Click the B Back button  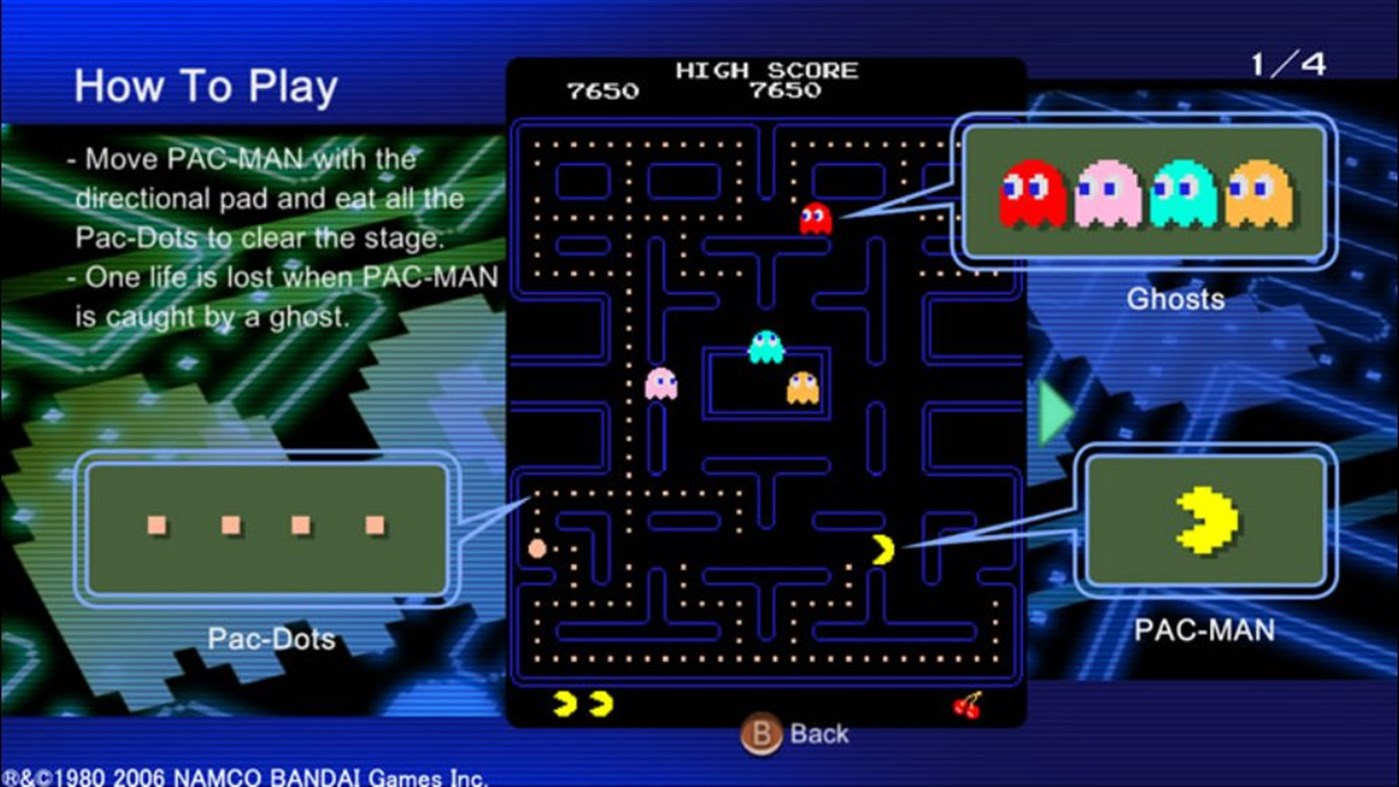pos(793,733)
